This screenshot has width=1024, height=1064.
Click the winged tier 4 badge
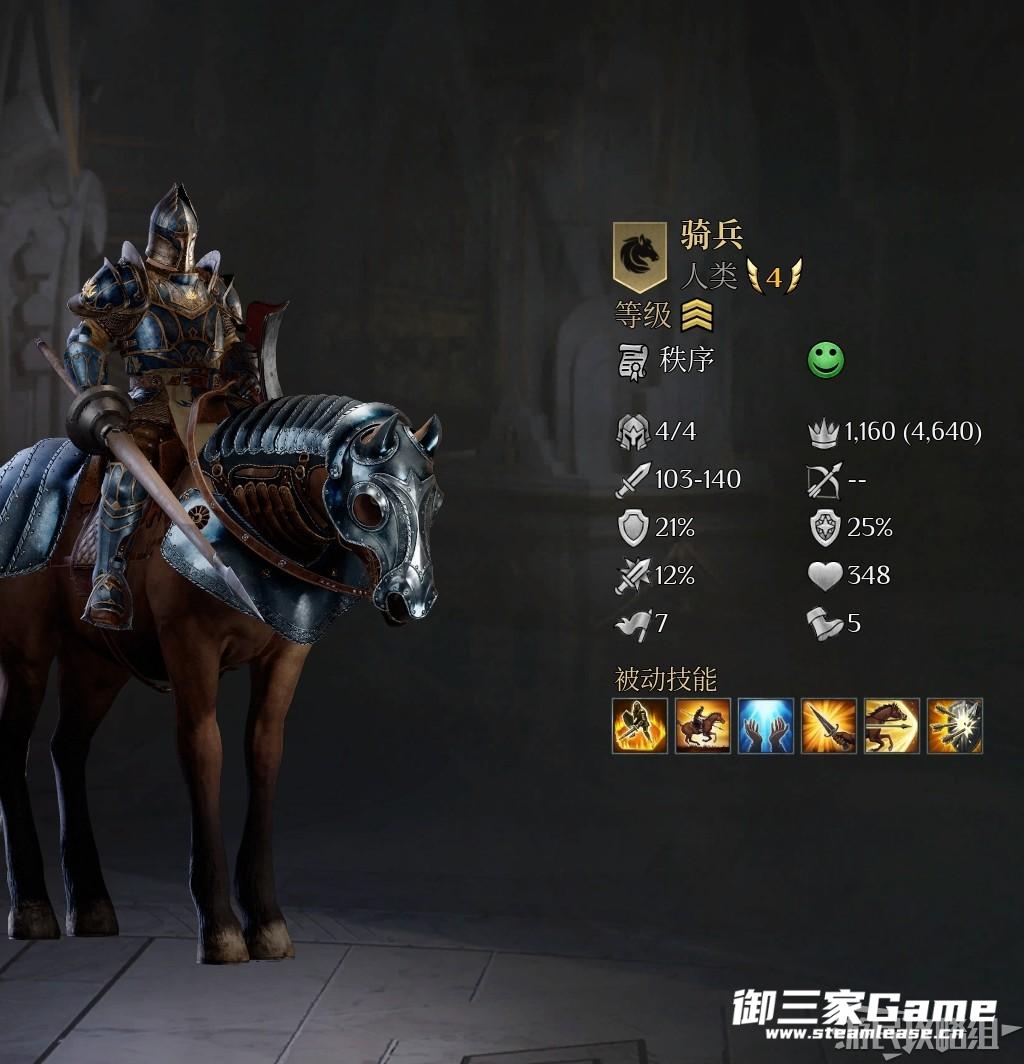click(x=774, y=276)
